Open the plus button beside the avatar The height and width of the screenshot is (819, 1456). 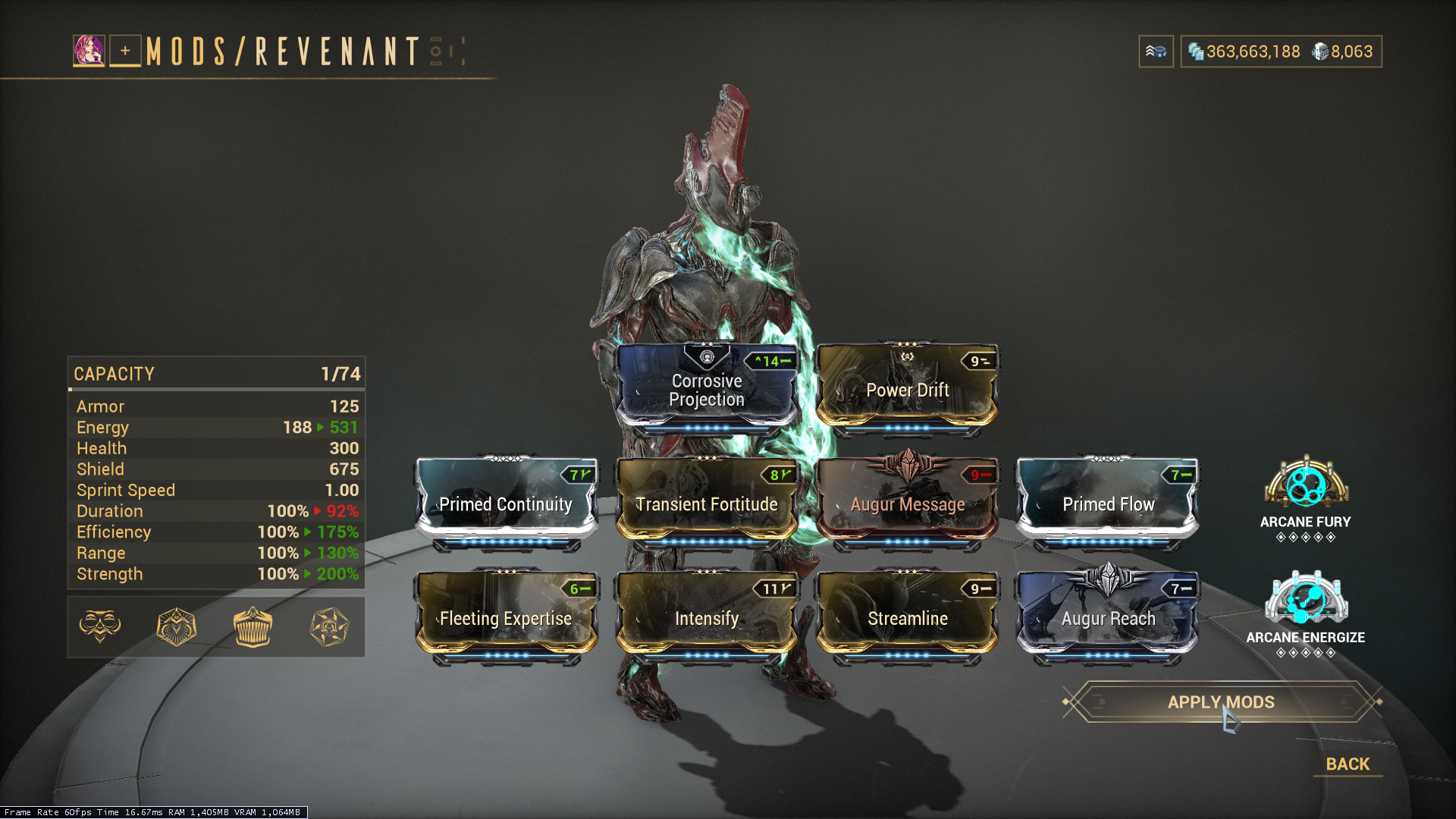pyautogui.click(x=125, y=51)
